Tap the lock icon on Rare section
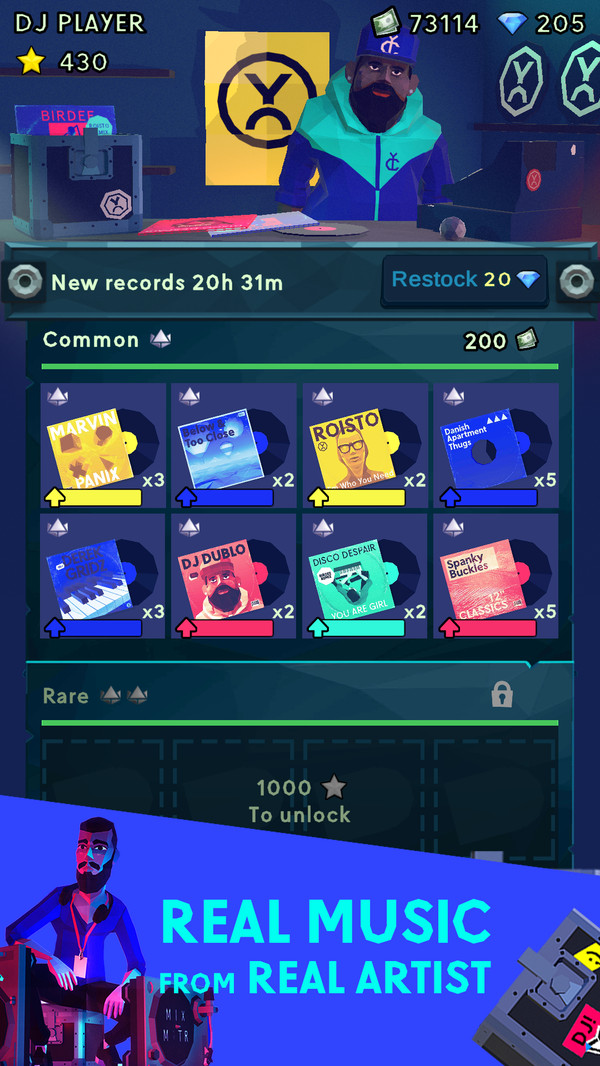Screen dimensions: 600x1066 (x=503, y=695)
